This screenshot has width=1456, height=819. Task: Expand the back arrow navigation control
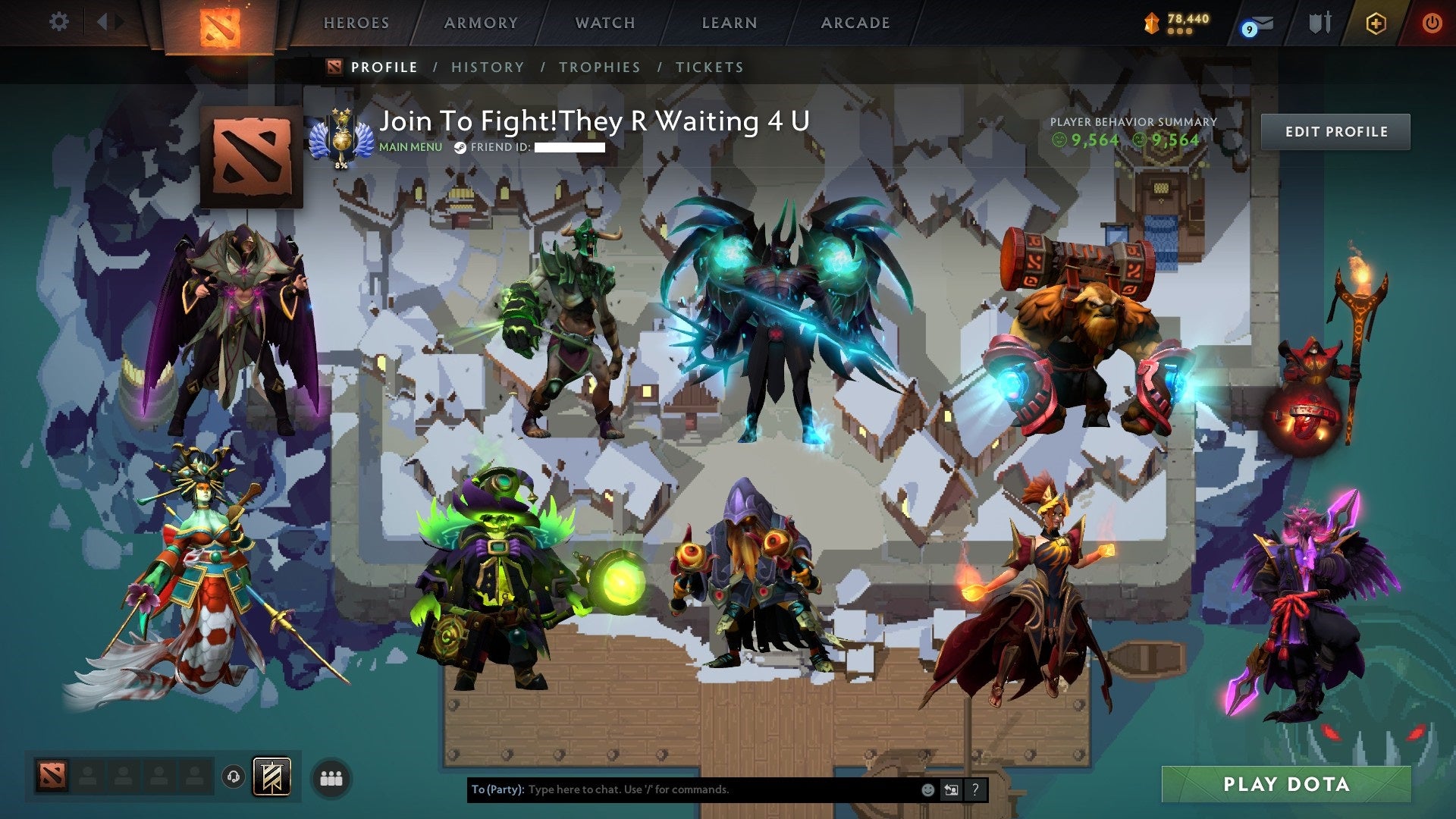click(105, 21)
